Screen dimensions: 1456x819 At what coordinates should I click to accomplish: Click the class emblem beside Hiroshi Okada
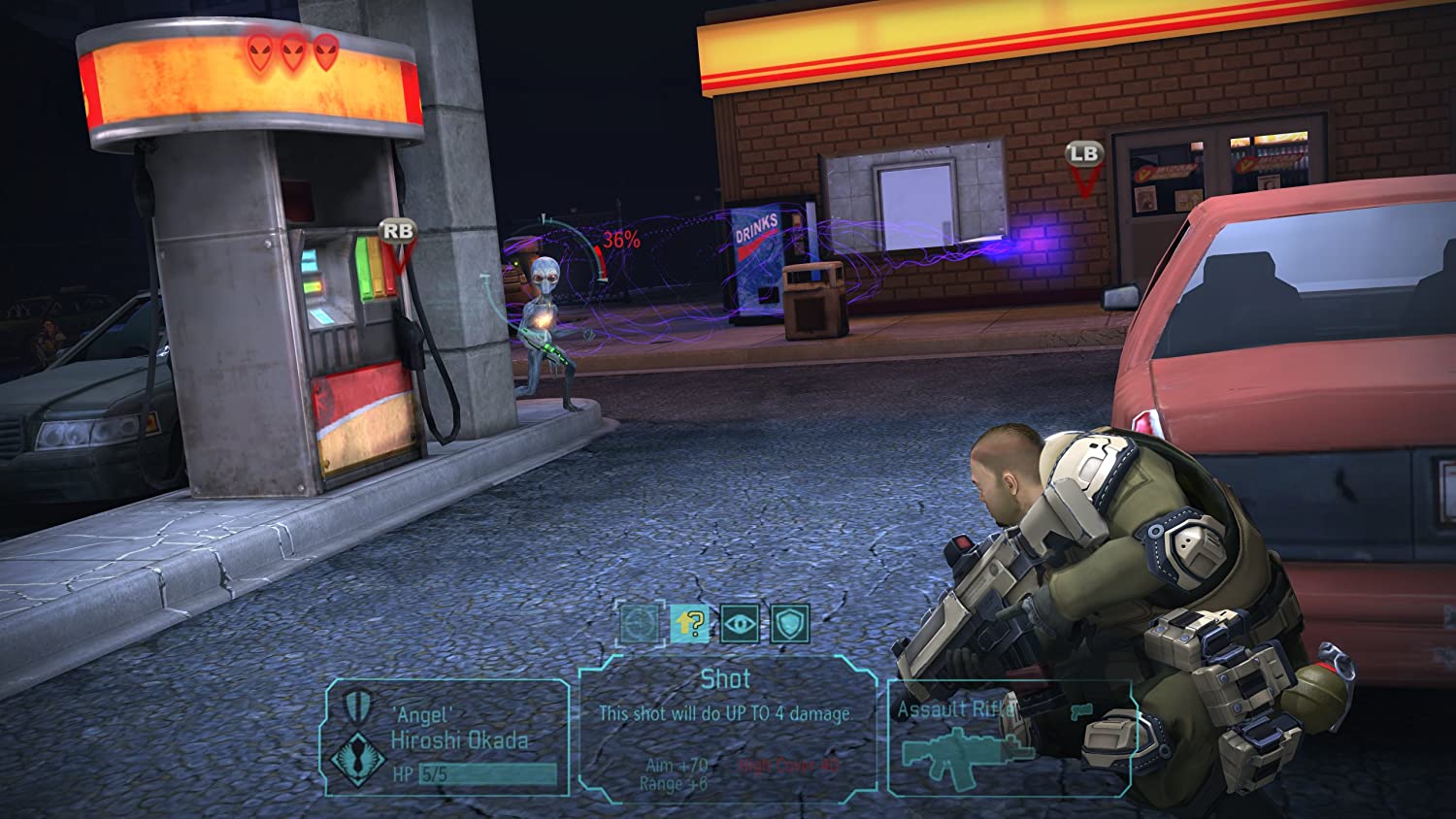tap(358, 756)
